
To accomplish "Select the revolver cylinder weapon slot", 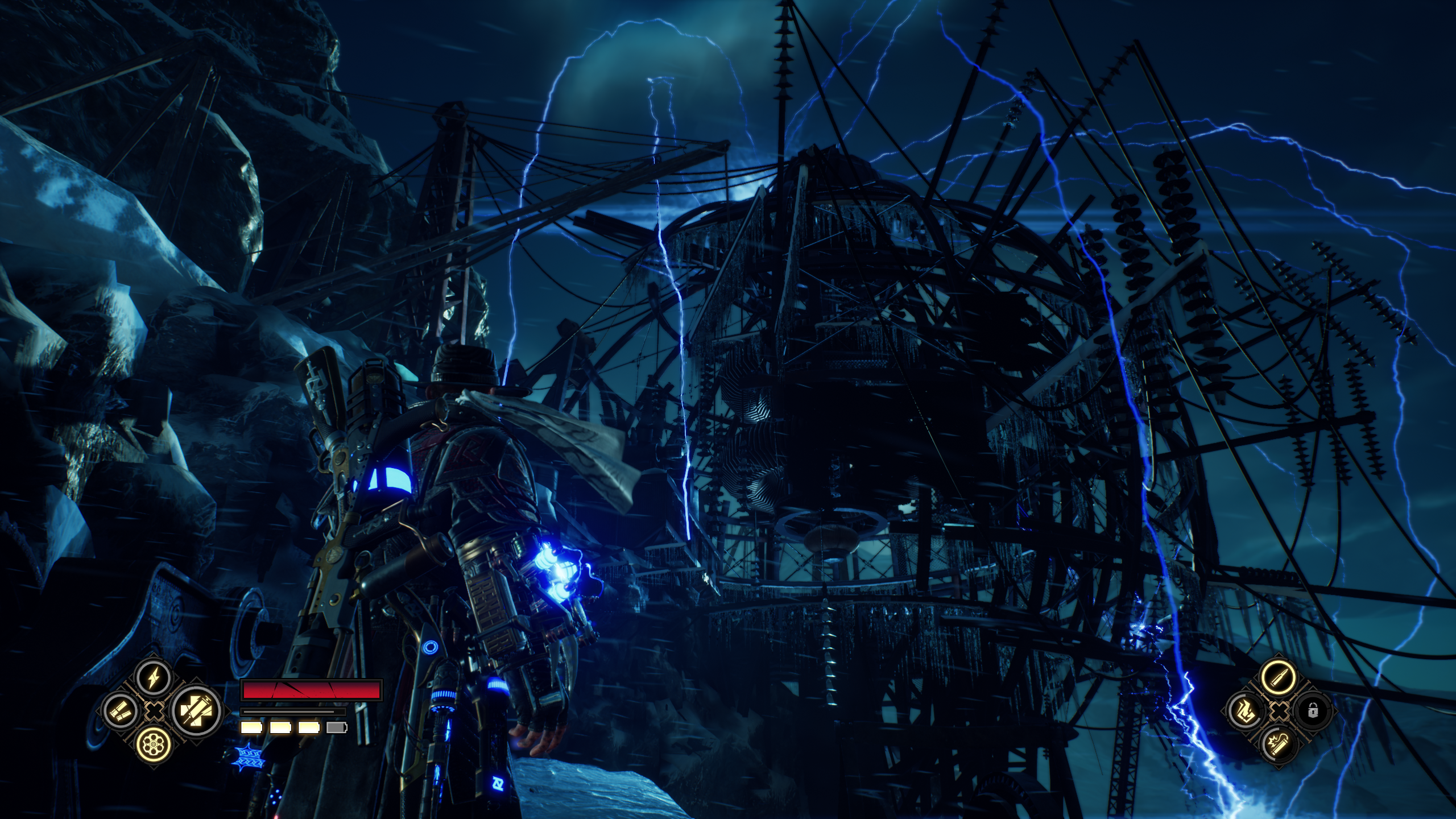I will [154, 744].
